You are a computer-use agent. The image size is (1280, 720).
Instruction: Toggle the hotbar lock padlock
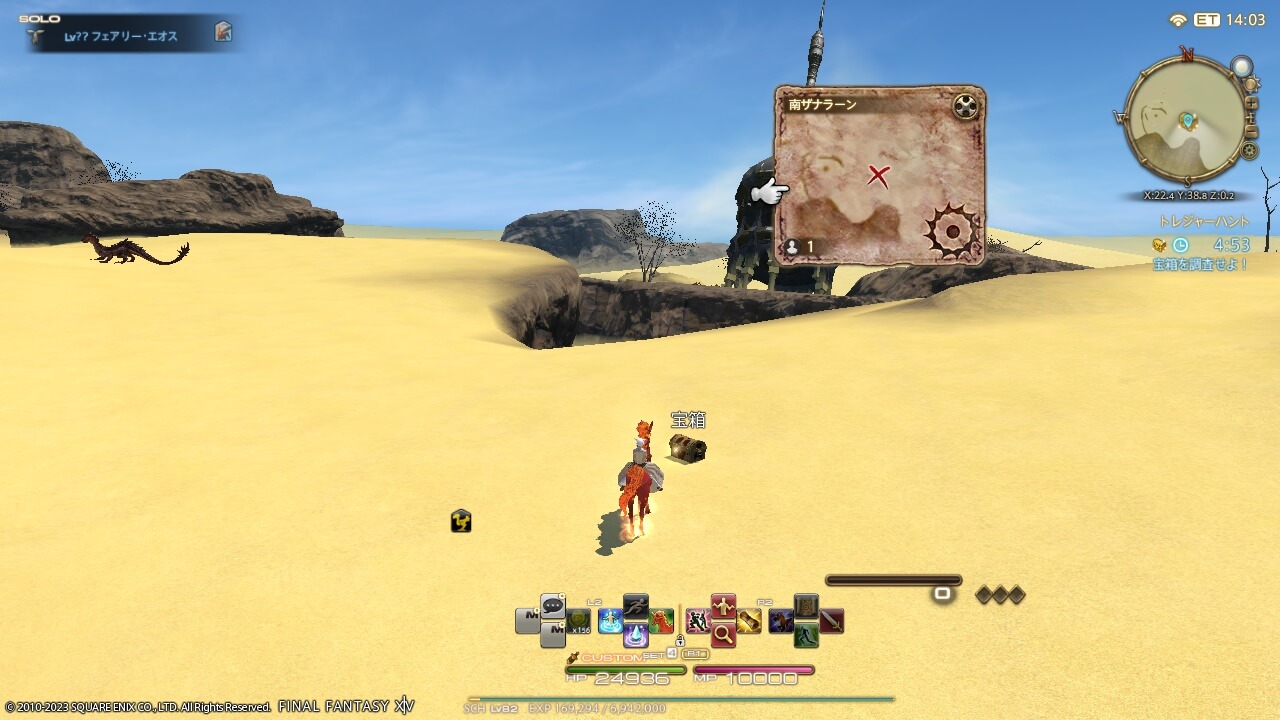coord(681,641)
